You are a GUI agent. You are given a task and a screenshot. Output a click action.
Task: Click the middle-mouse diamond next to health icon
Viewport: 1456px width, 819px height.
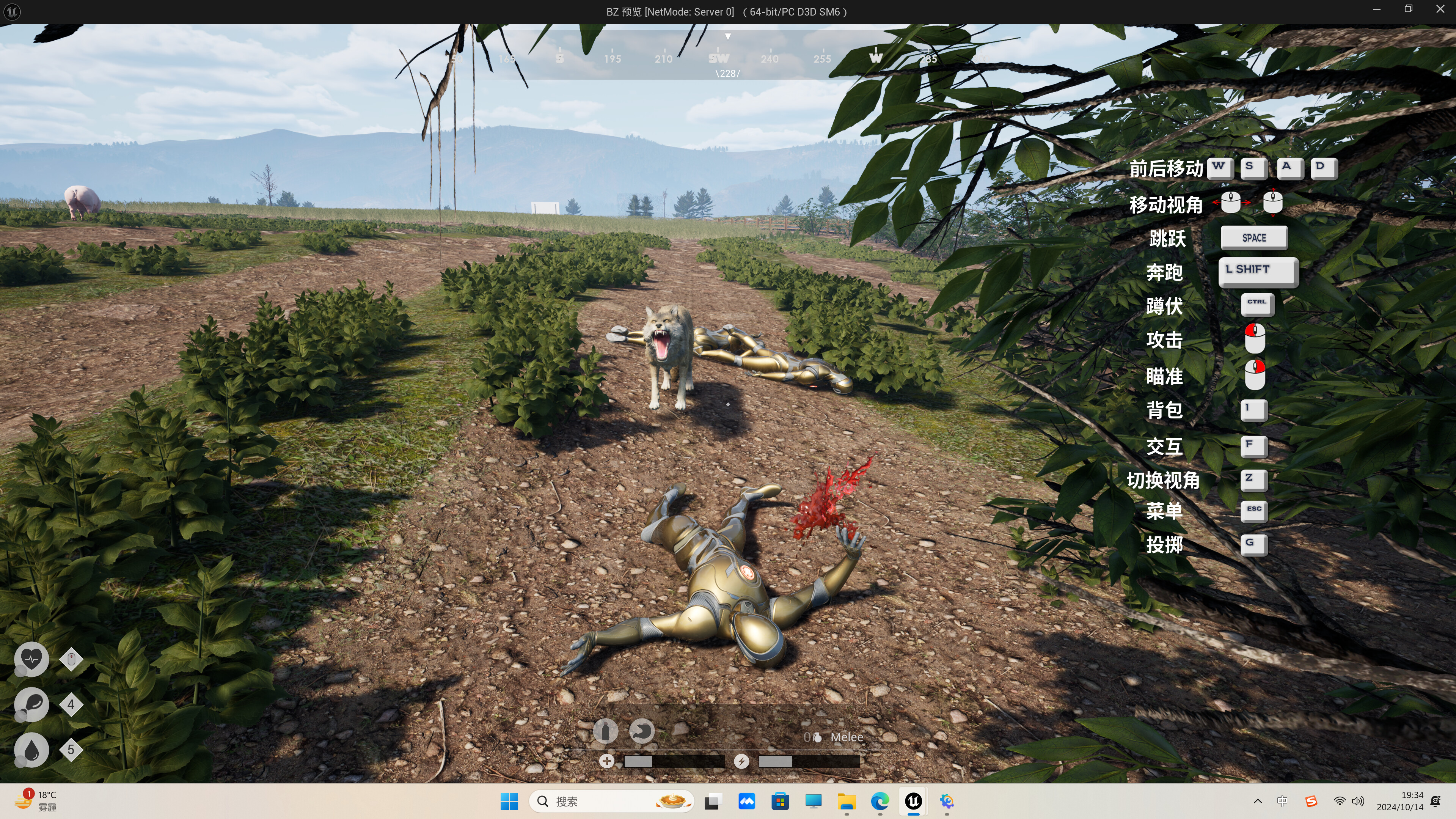[71, 659]
